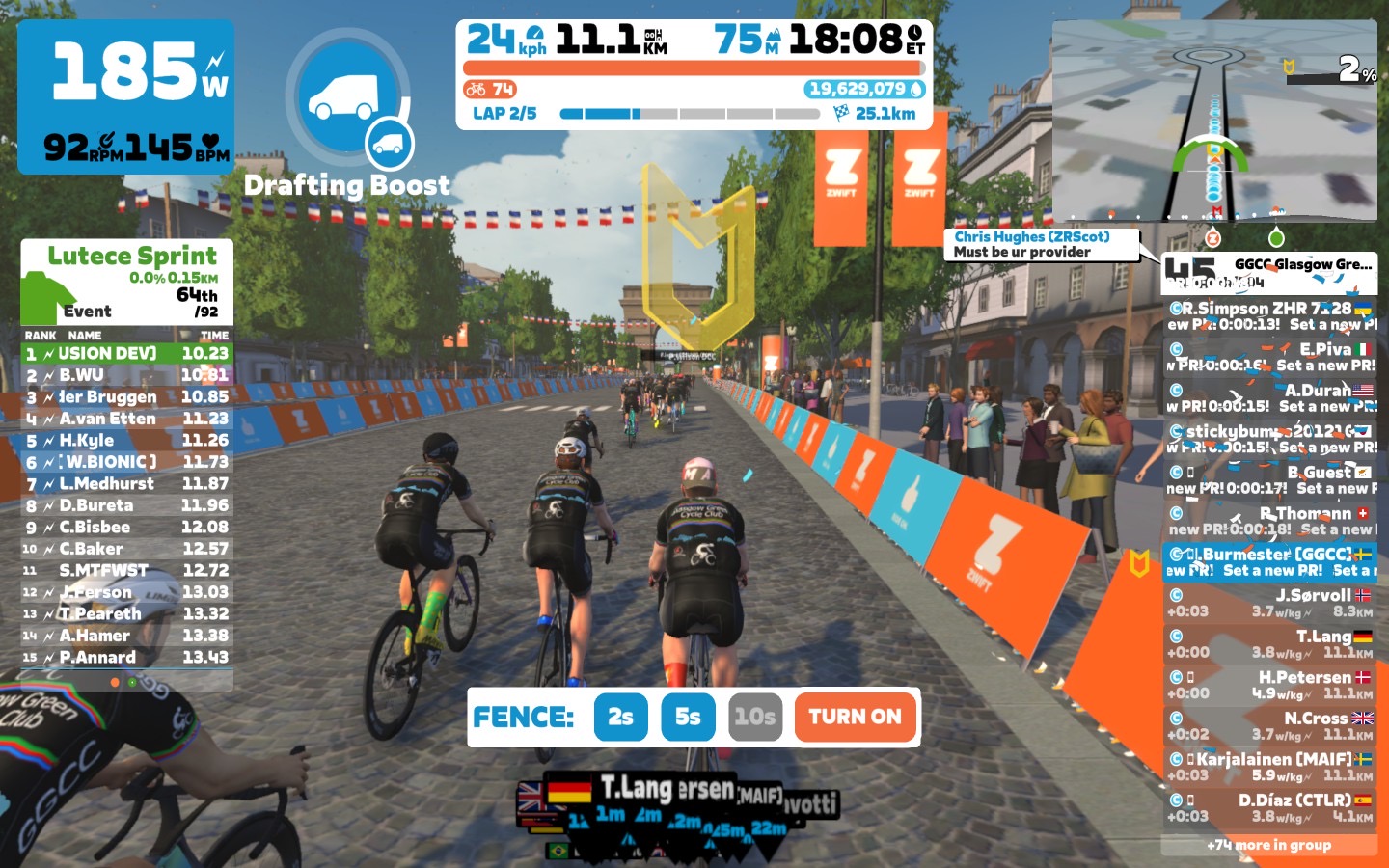Pick A.van Etten on the sprint leaderboard

point(126,419)
